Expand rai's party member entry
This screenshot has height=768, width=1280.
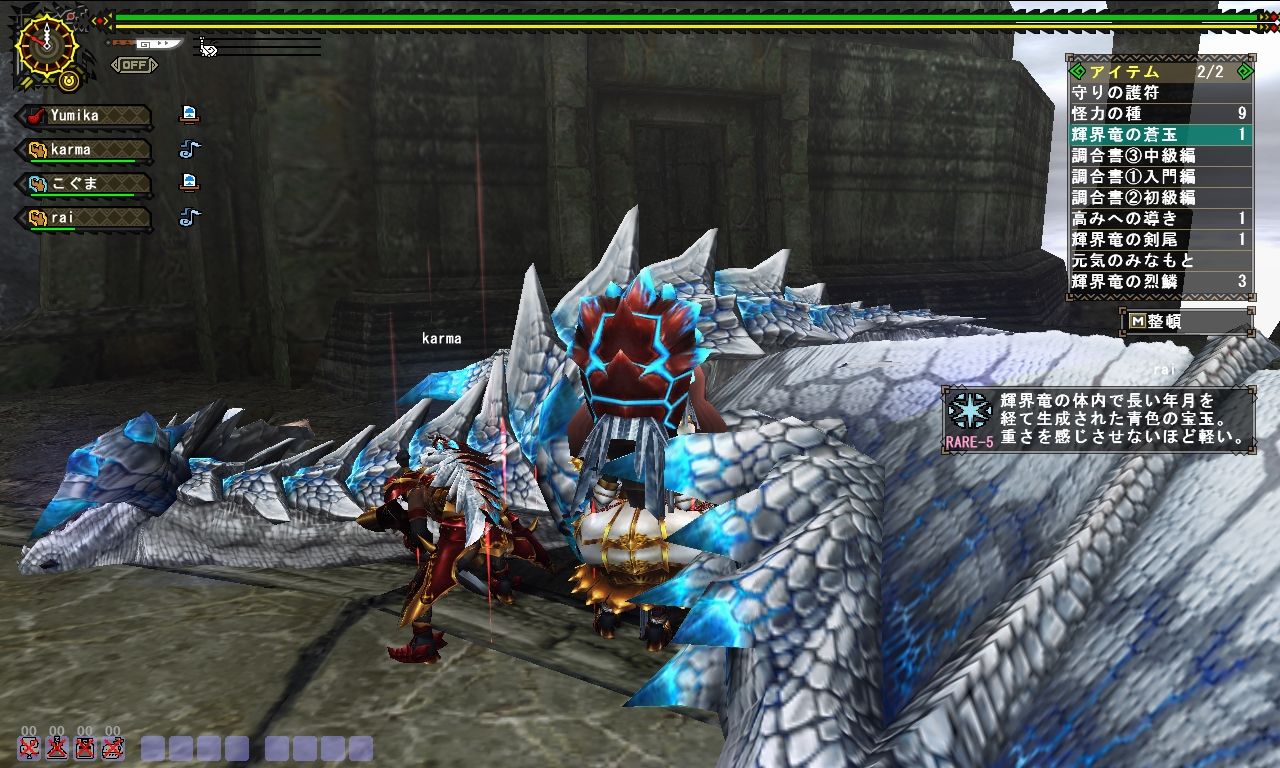click(85, 218)
